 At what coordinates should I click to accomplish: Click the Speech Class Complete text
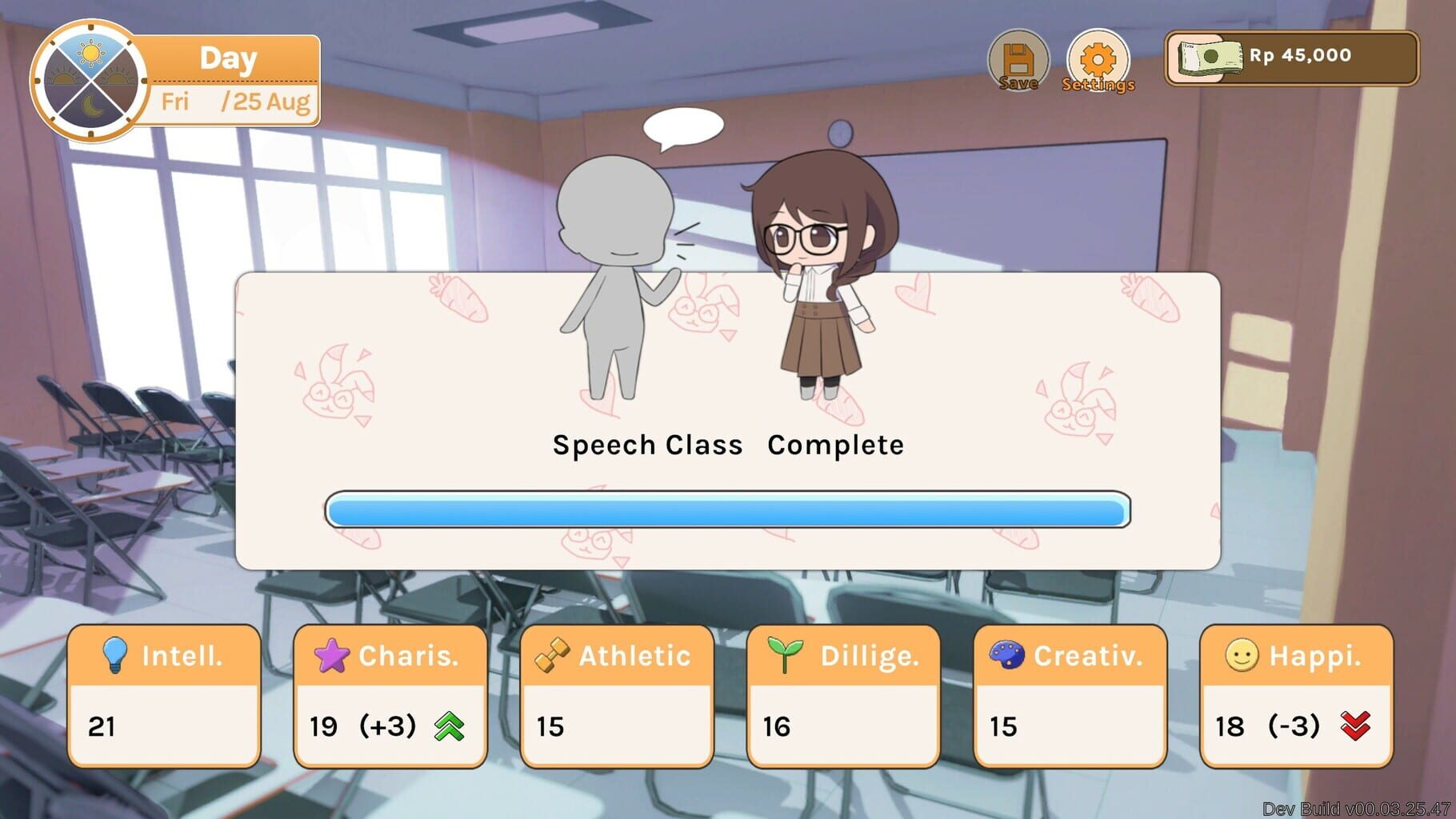(x=727, y=445)
